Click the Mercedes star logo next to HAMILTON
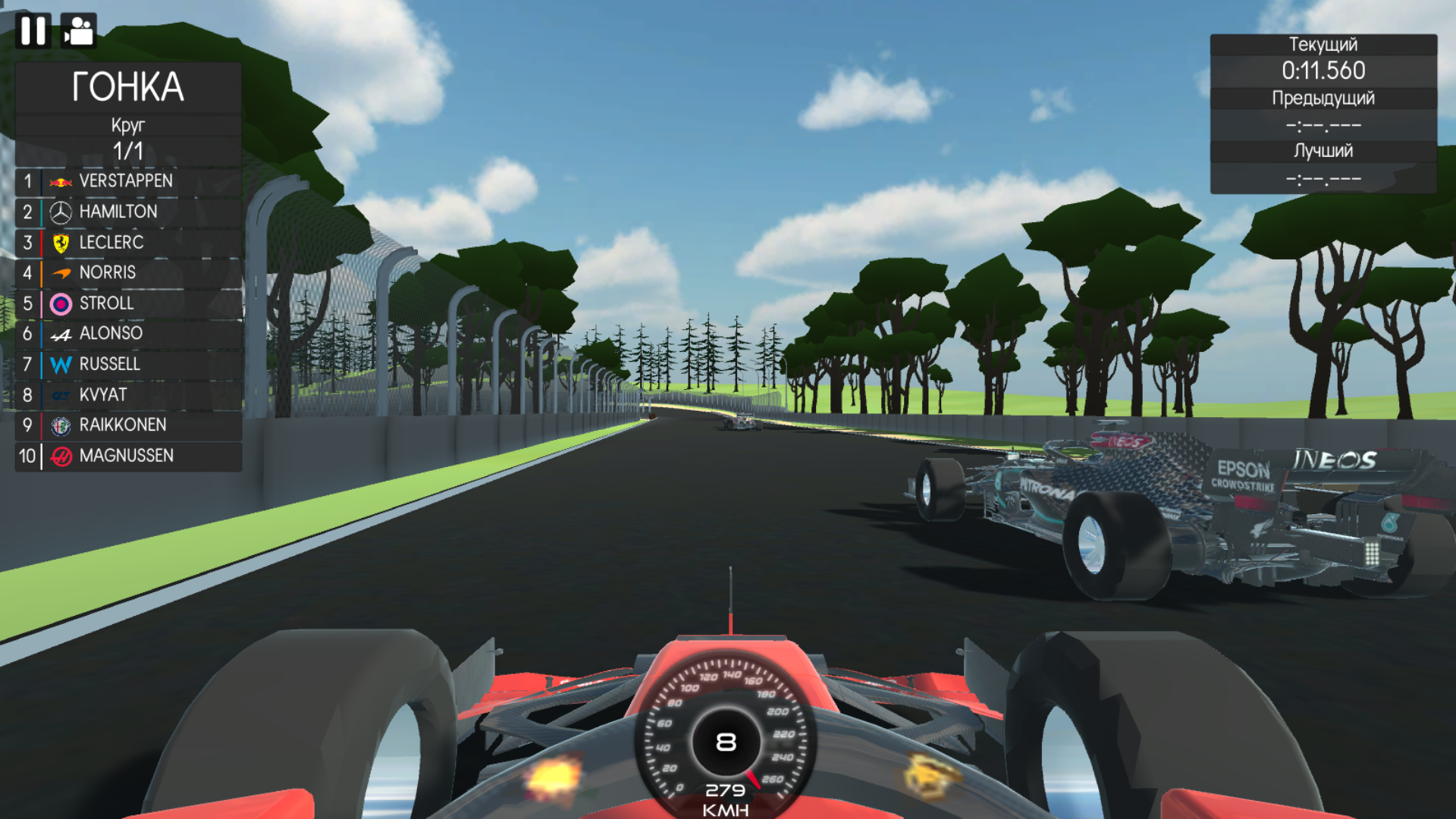This screenshot has width=1456, height=819. point(61,212)
